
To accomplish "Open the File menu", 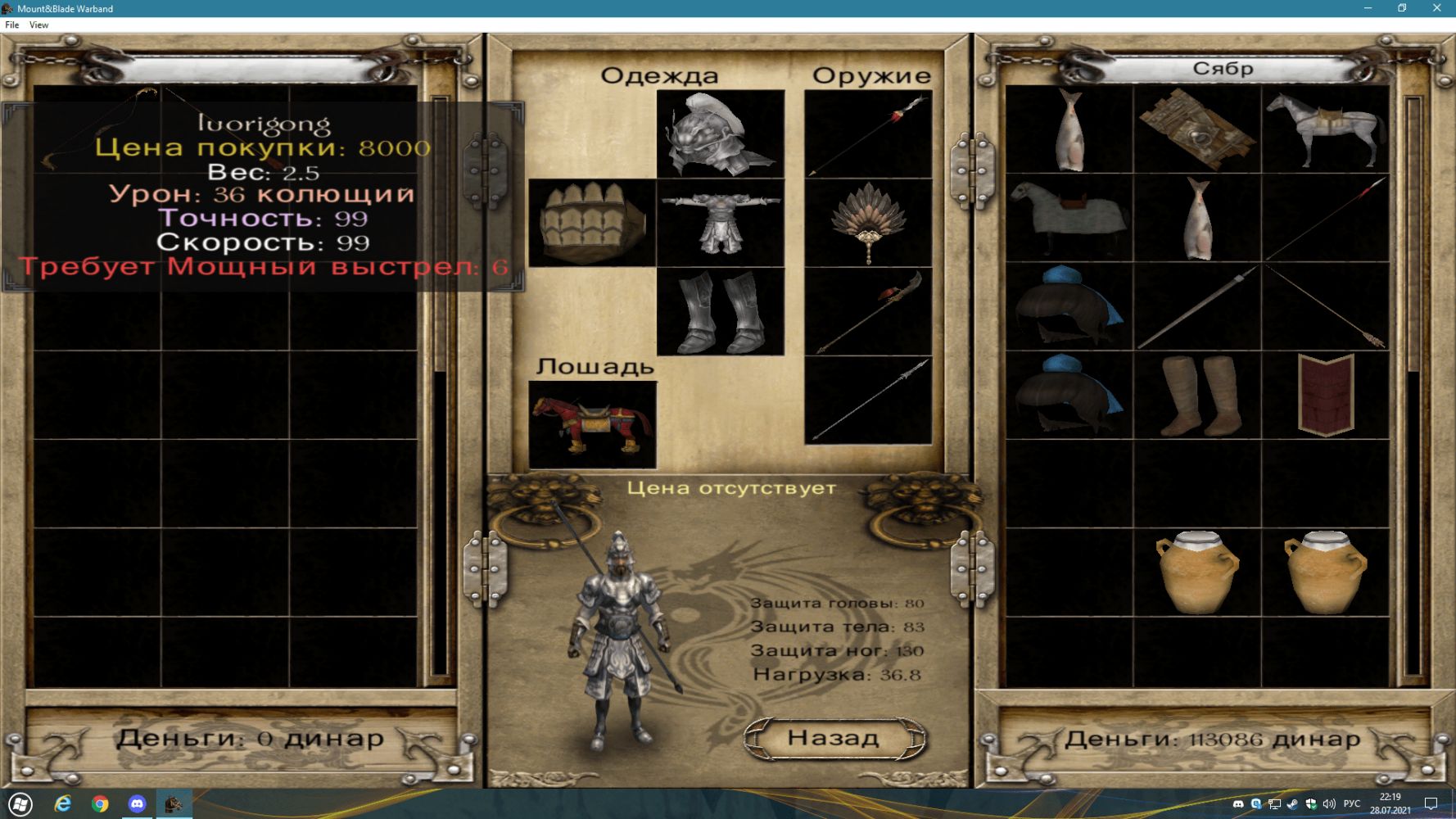I will click(12, 25).
